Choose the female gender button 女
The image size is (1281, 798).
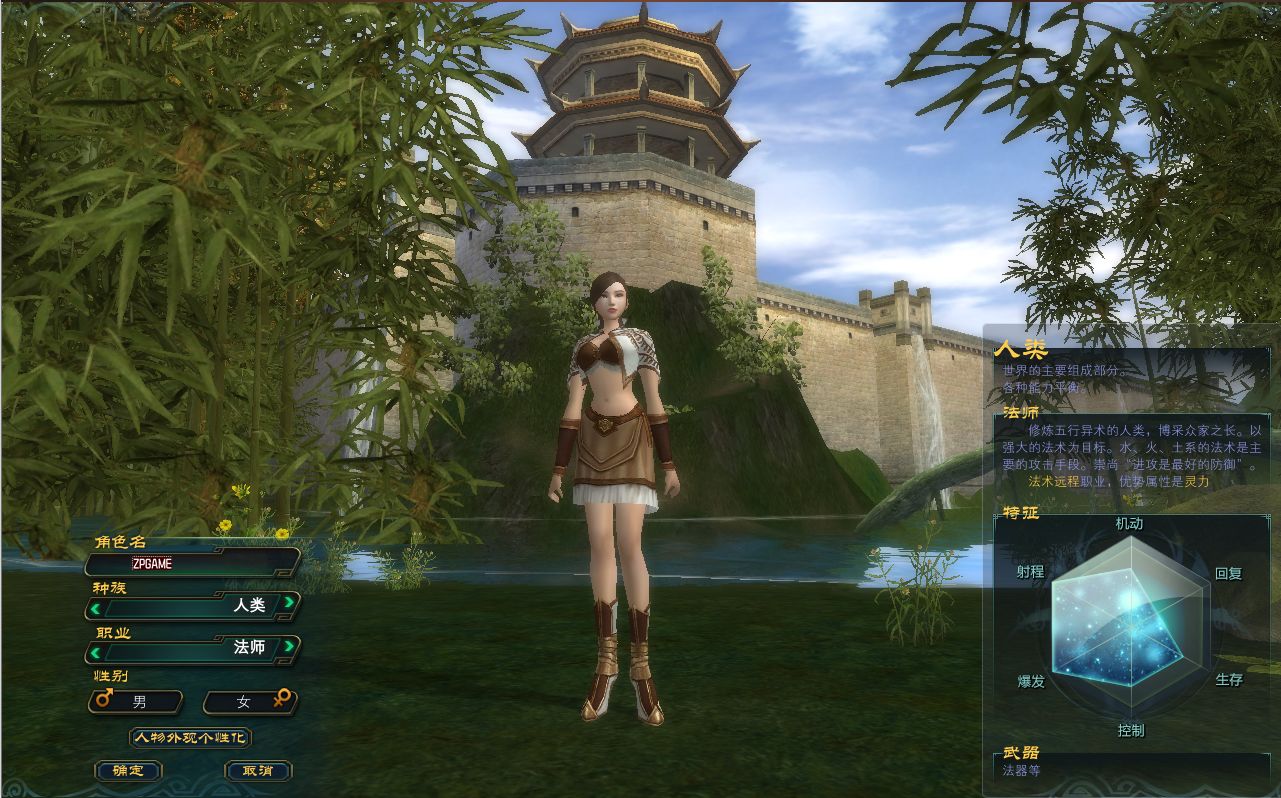tap(249, 702)
